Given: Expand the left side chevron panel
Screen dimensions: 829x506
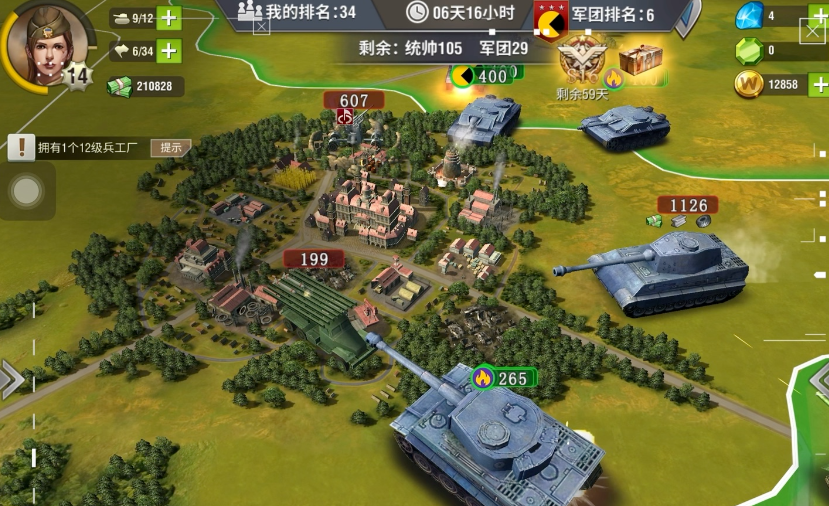Looking at the screenshot, I should (x=12, y=378).
